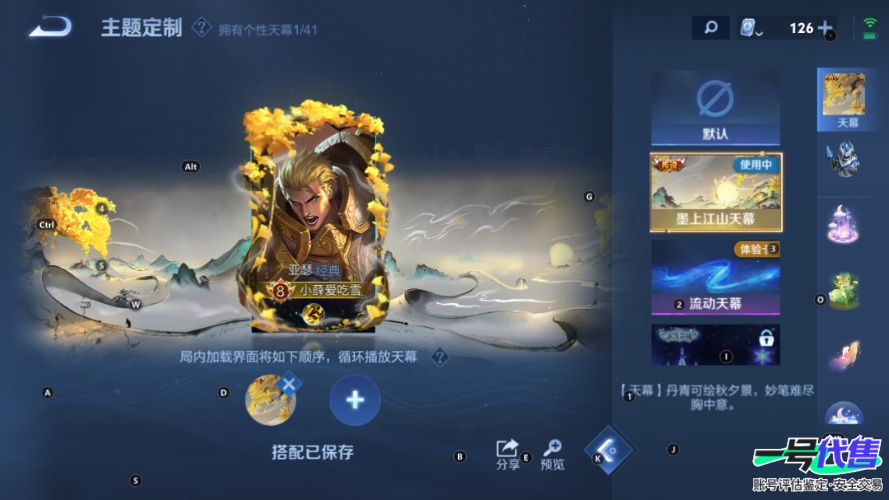Image resolution: width=889 pixels, height=500 pixels.
Task: Choose the 墨上江山天幕 sky curtain
Action: coord(715,192)
